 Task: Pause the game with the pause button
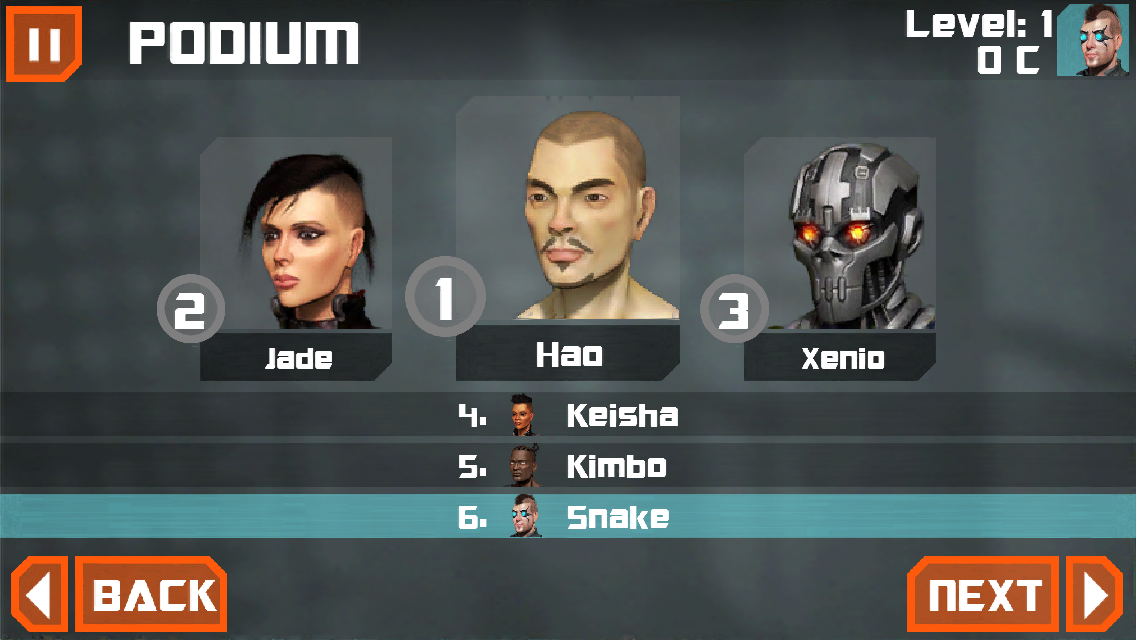tap(43, 43)
